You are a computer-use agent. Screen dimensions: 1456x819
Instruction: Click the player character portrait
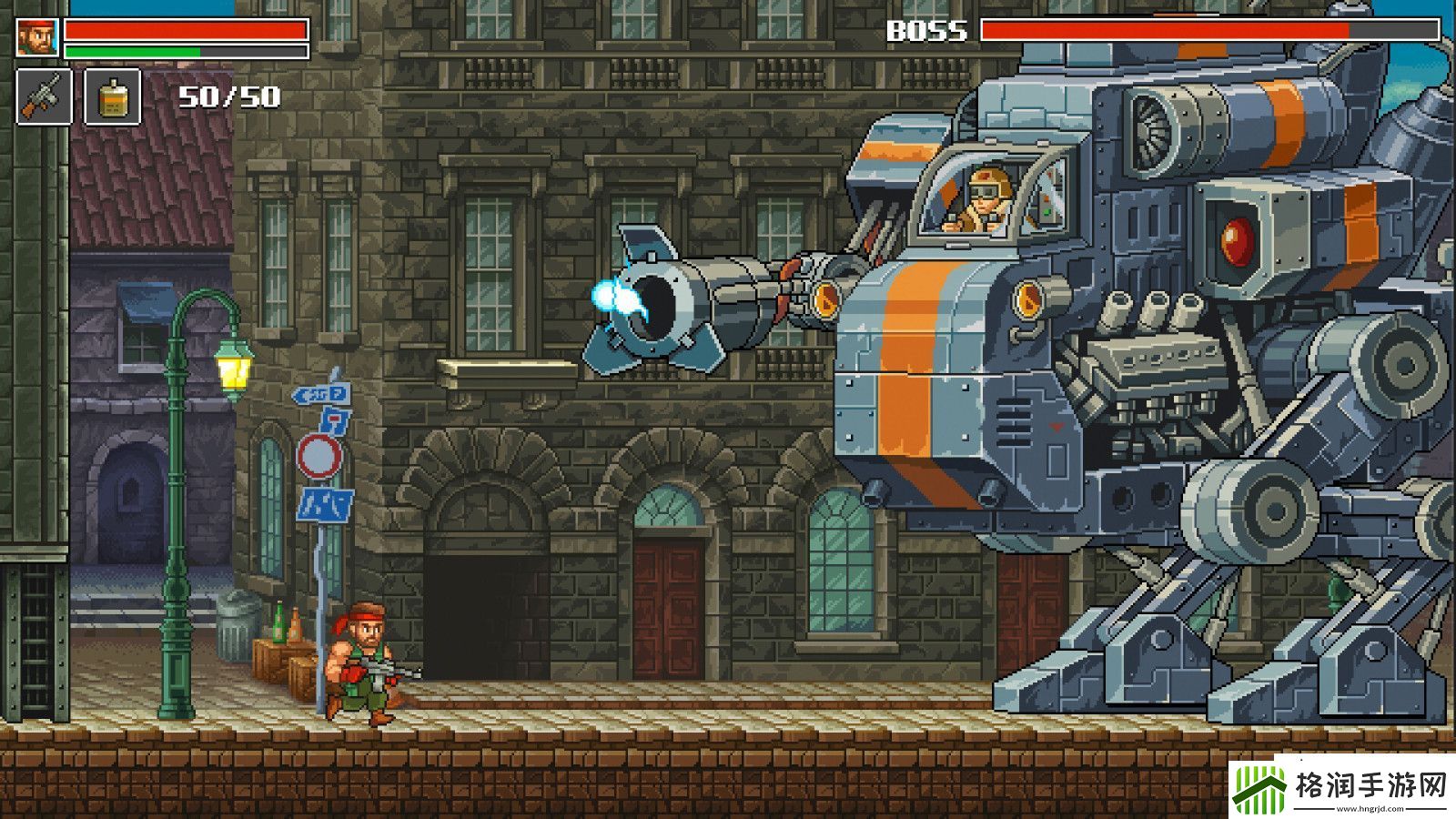point(37,37)
